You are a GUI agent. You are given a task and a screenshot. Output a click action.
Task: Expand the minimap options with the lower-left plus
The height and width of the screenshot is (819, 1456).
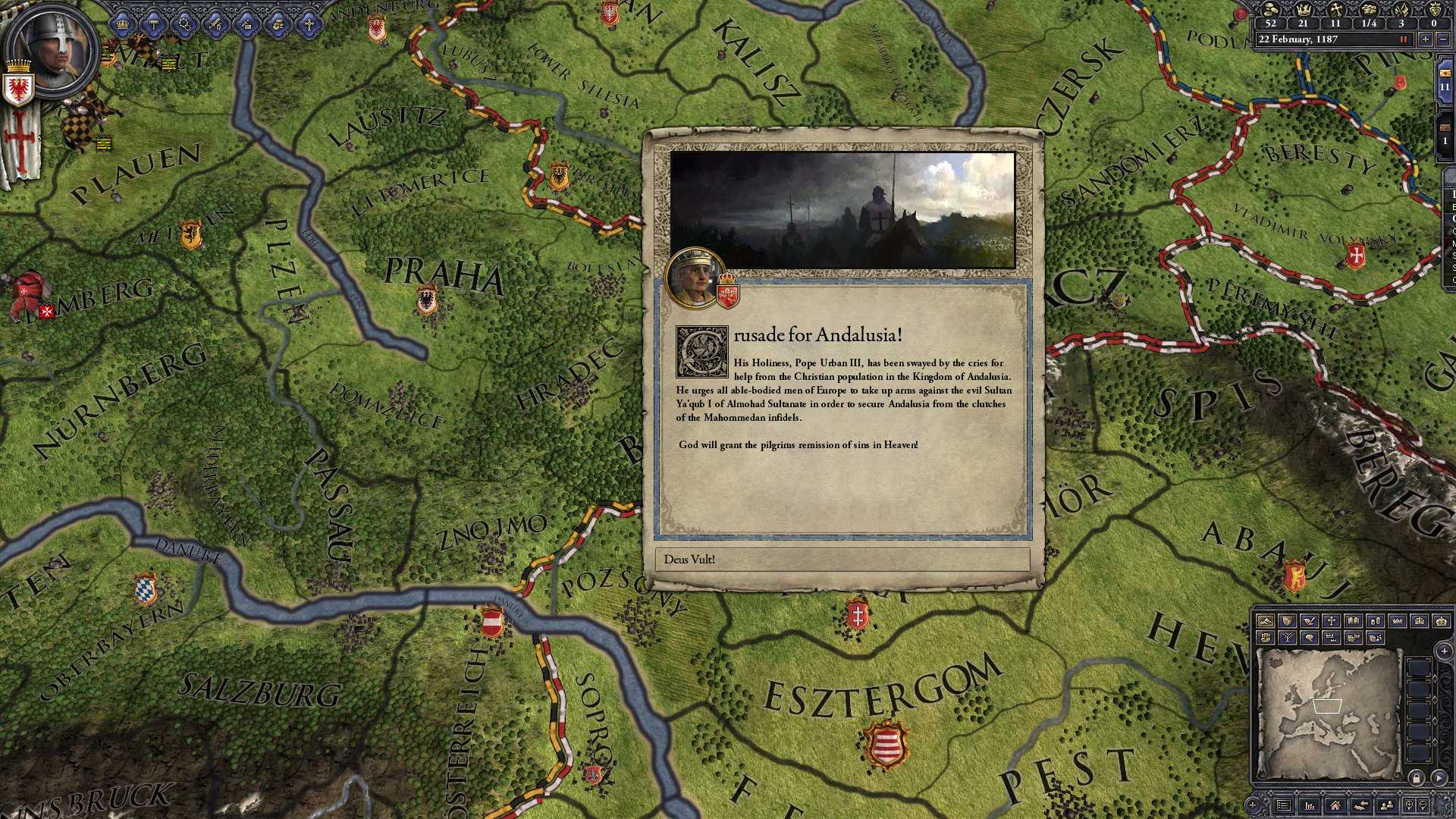pos(1252,805)
